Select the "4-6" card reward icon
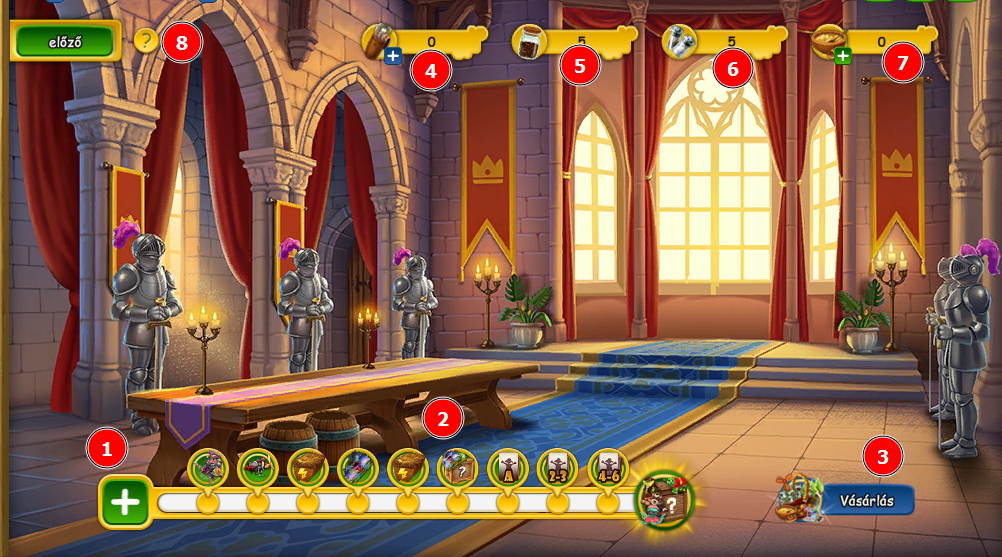 (x=608, y=467)
